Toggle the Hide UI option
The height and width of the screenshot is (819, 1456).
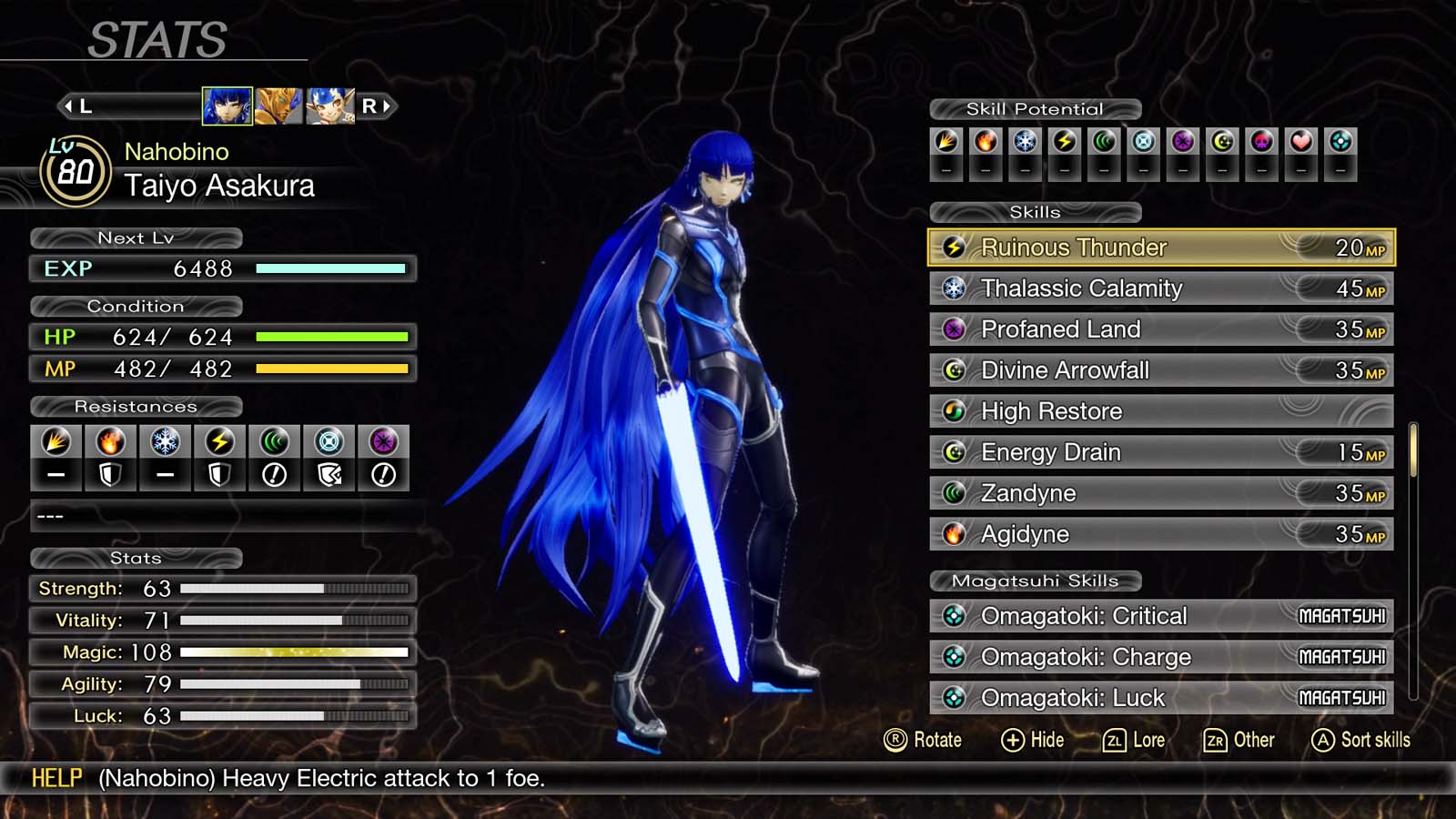coord(1036,740)
